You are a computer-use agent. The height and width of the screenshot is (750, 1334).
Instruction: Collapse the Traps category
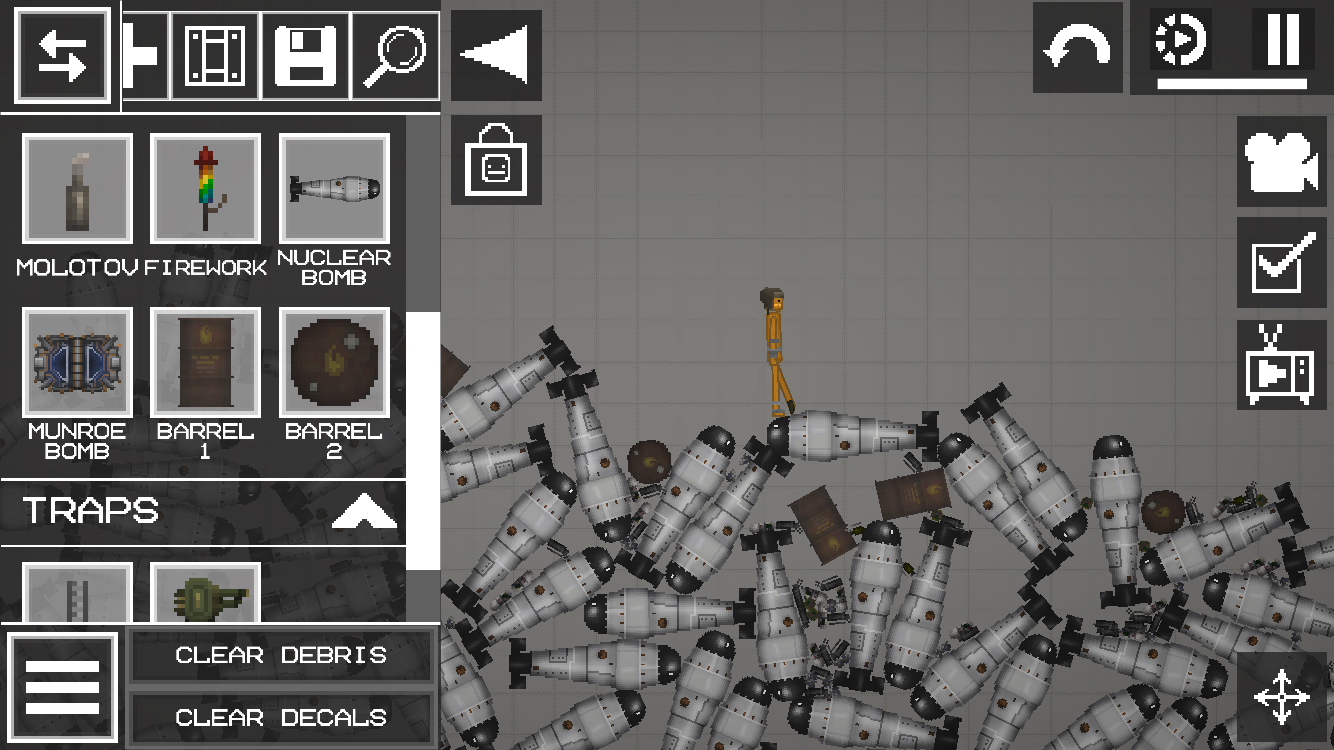[x=364, y=512]
